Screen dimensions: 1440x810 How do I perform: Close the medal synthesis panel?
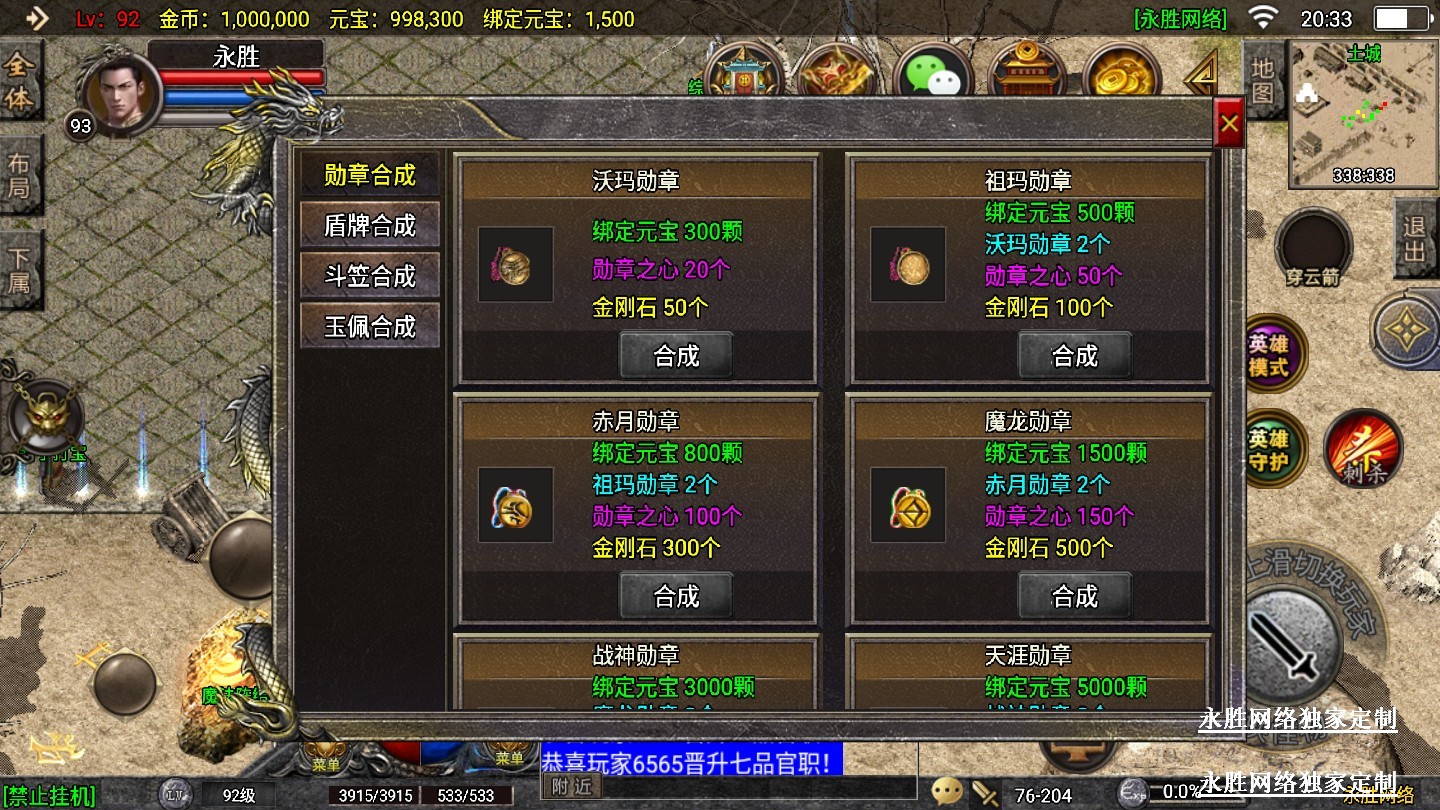(1229, 124)
